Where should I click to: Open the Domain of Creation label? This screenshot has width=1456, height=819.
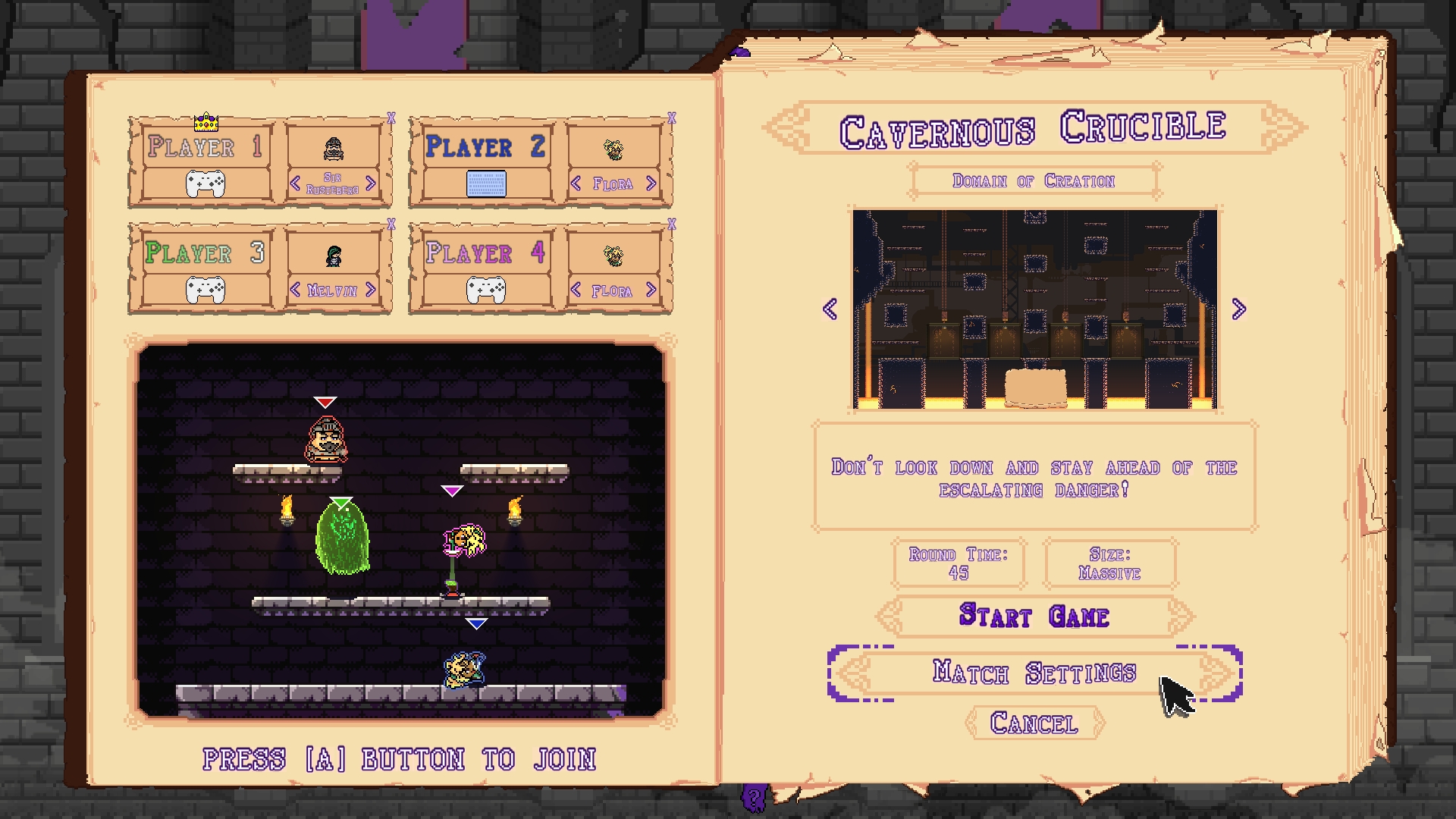point(1035,180)
